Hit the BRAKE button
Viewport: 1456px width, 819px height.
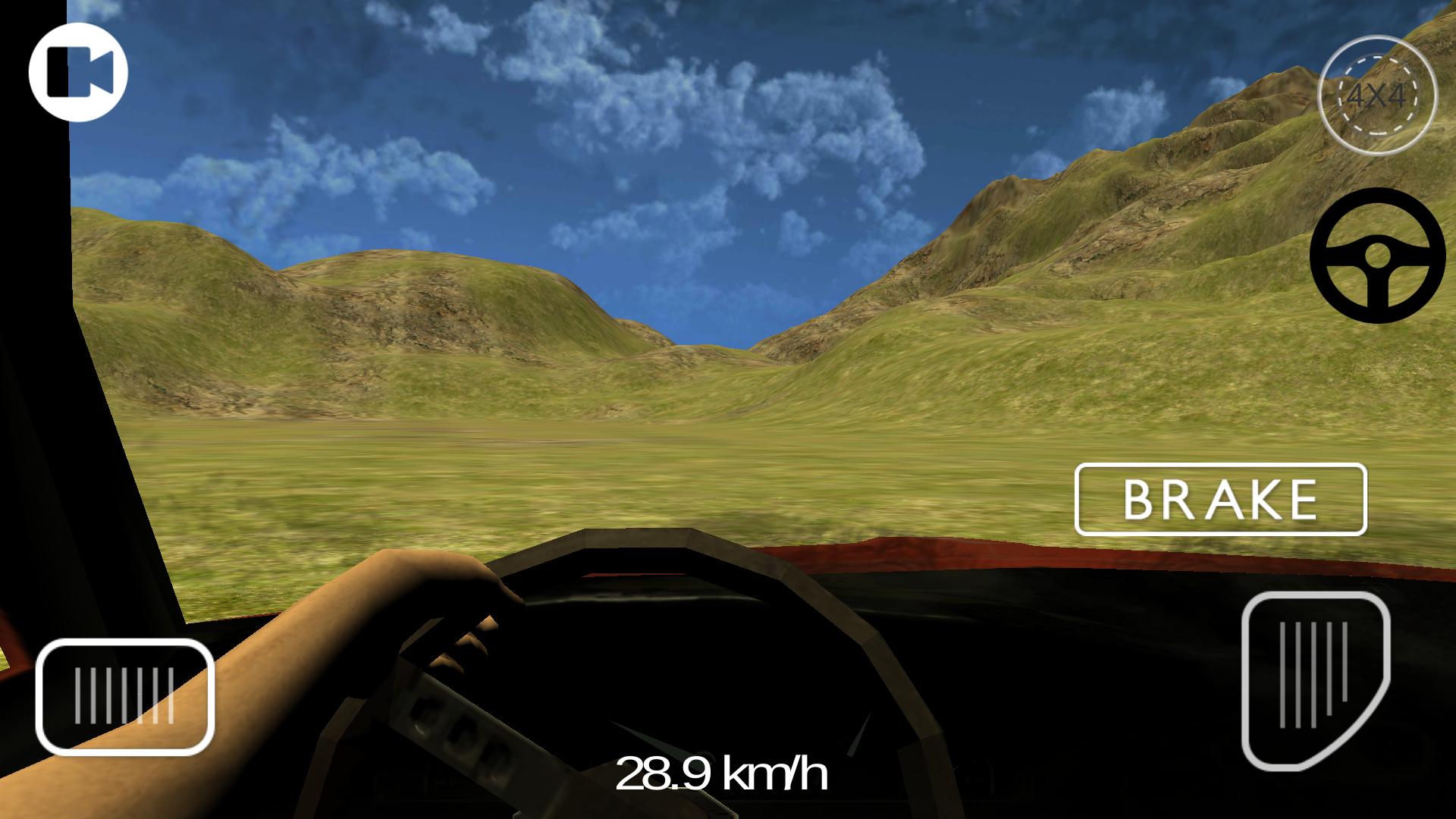(1220, 499)
